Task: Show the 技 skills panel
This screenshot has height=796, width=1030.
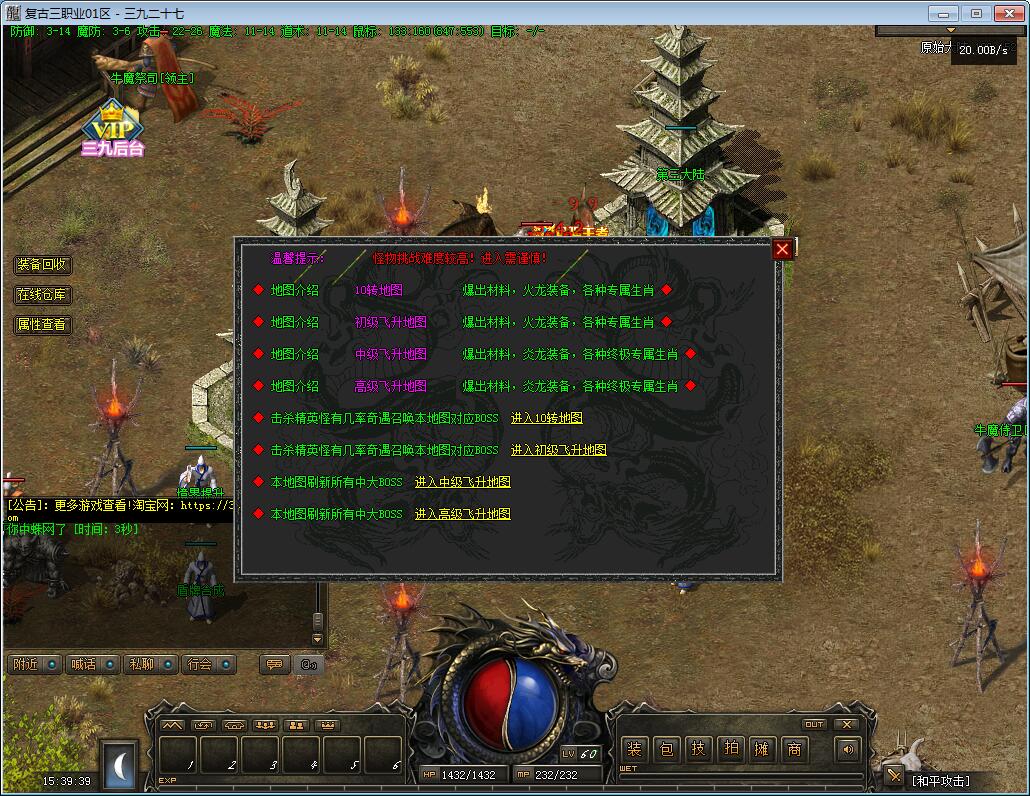Action: (x=699, y=749)
